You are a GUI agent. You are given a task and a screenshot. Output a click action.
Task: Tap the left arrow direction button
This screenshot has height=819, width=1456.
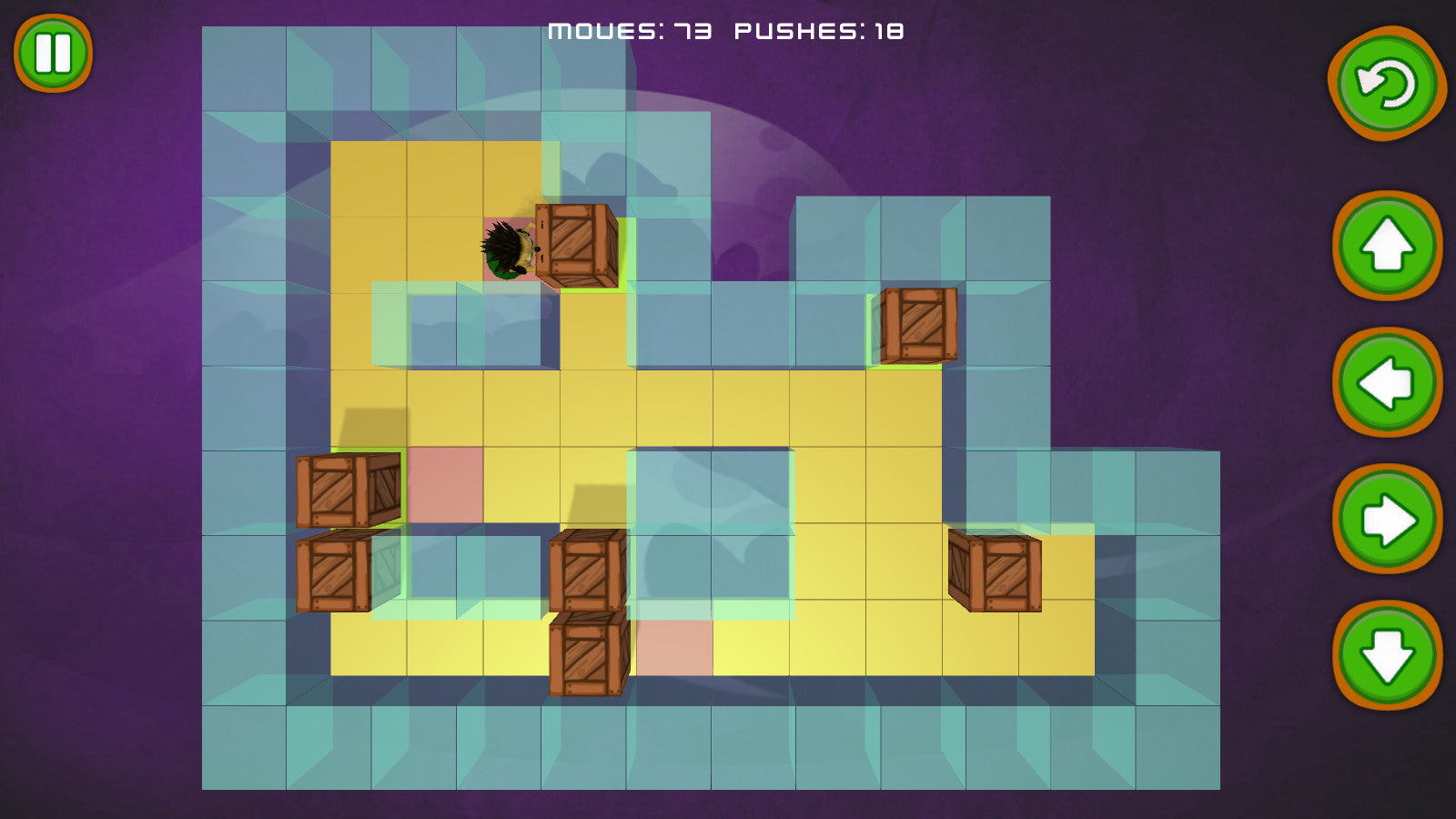[1387, 383]
